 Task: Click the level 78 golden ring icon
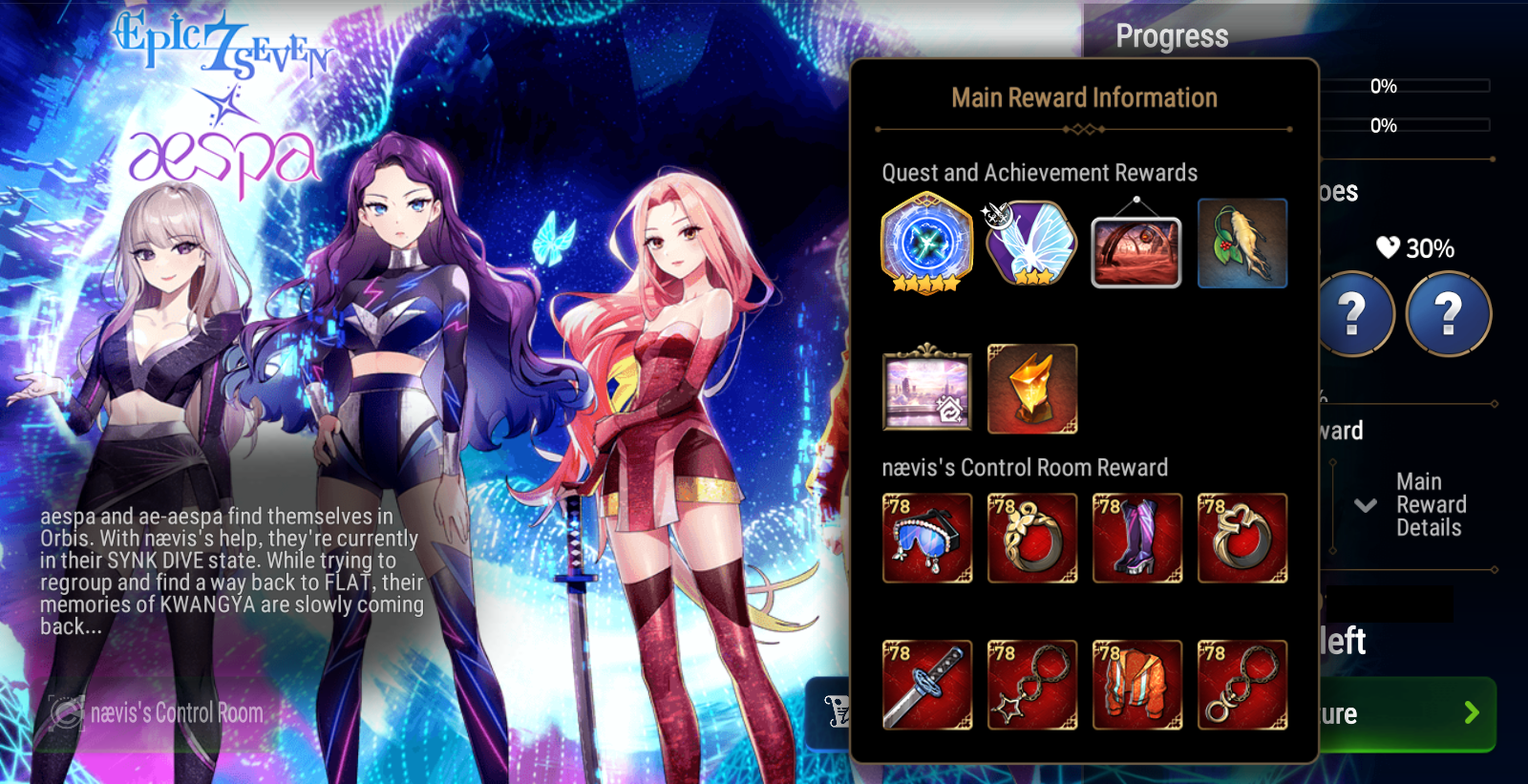(x=1032, y=538)
